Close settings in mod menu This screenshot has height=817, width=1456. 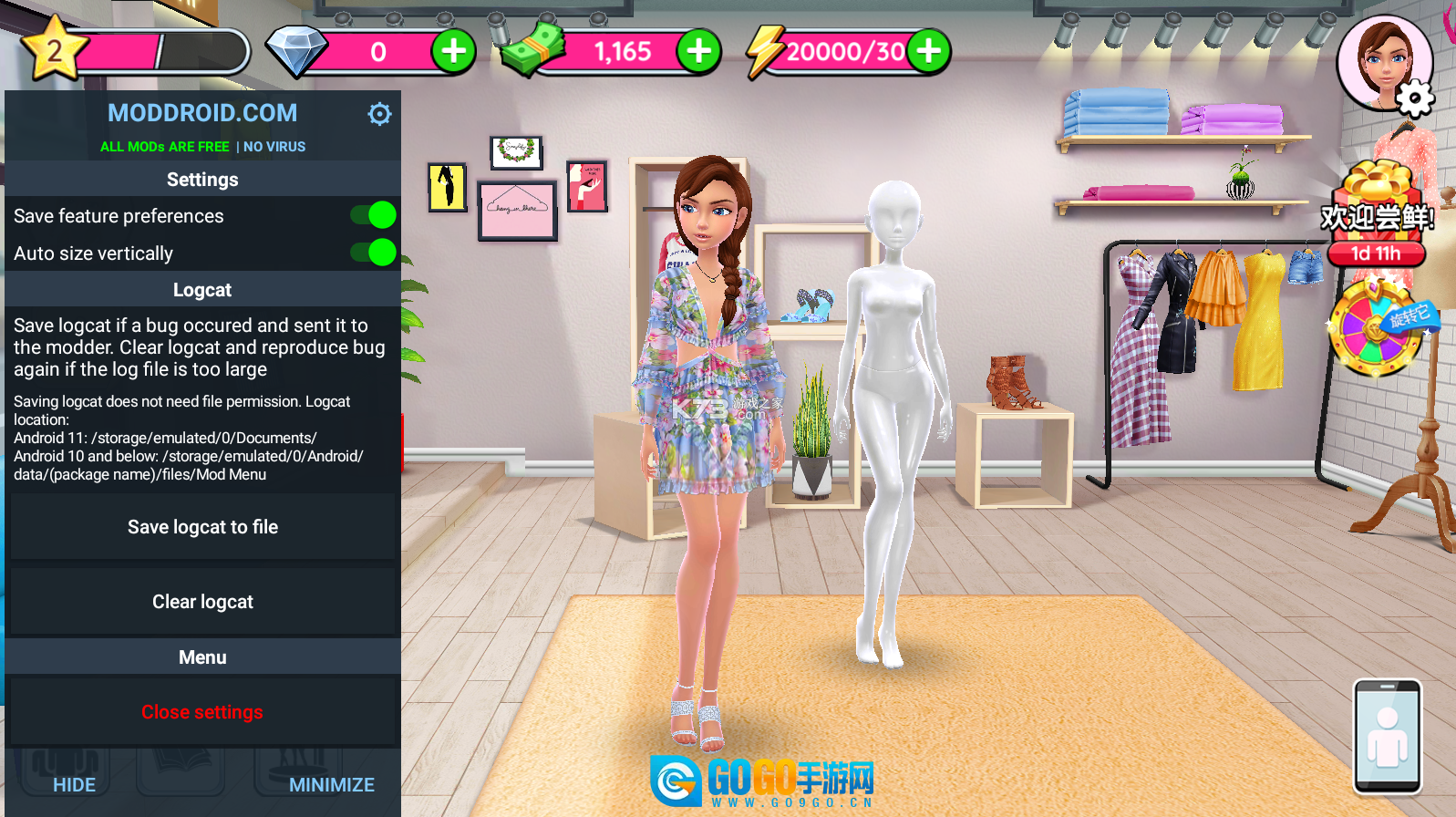(202, 712)
